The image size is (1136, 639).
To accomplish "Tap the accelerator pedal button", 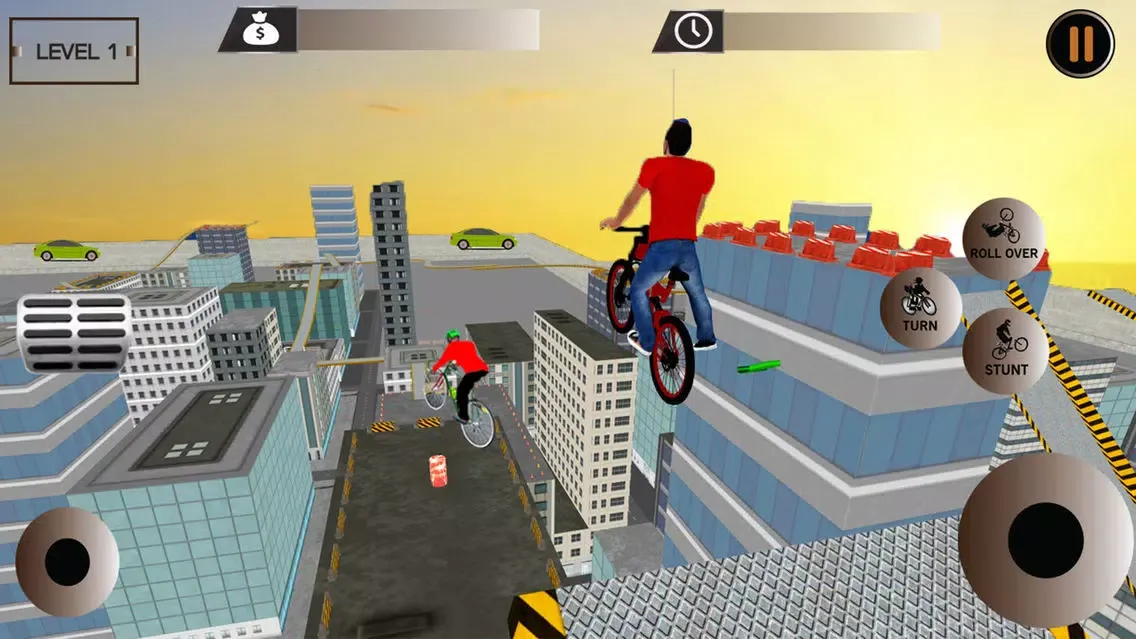I will [x=74, y=333].
